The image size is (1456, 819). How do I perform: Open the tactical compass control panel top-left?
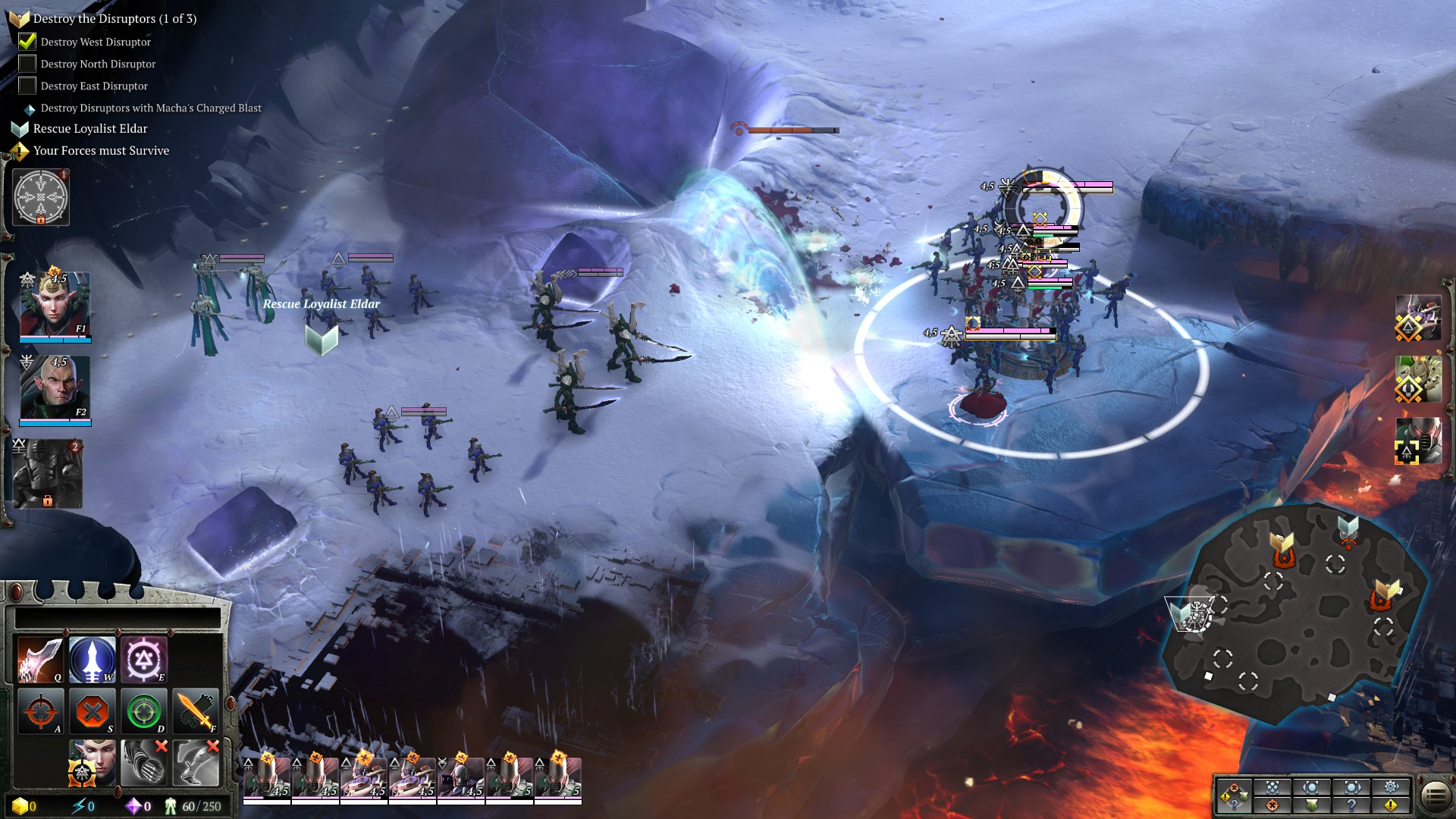(x=39, y=199)
